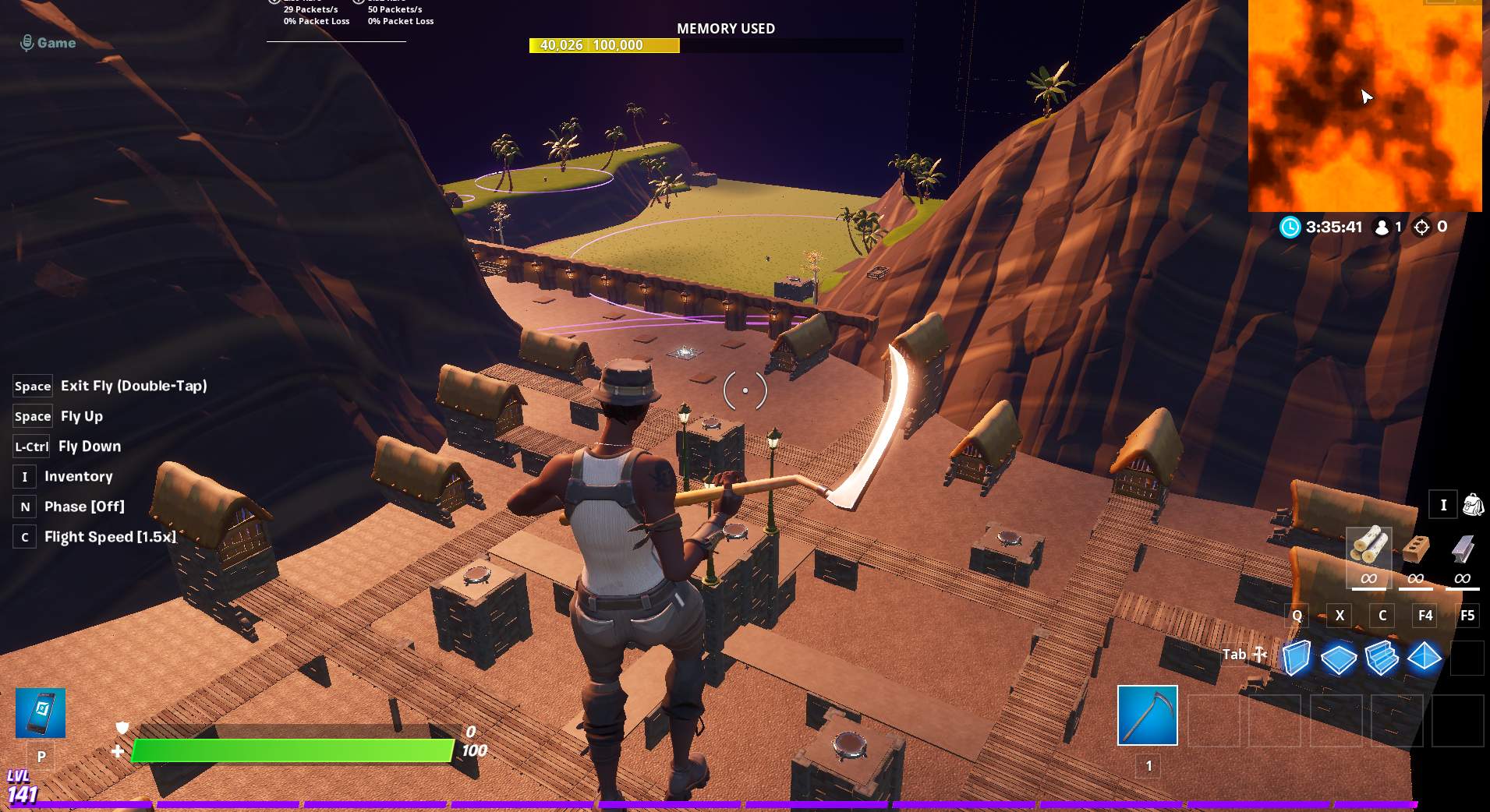Select the wall building piece
Screen dimensions: 1490x812
pos(1296,657)
